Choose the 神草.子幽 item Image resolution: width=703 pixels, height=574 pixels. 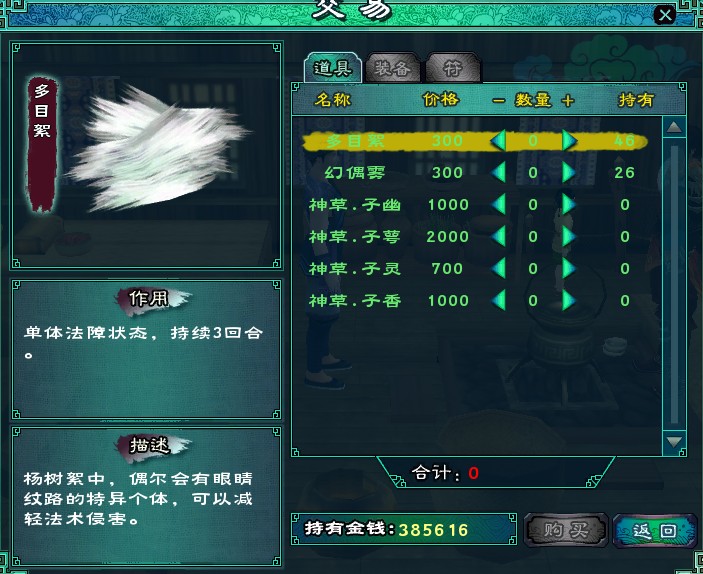coord(354,205)
